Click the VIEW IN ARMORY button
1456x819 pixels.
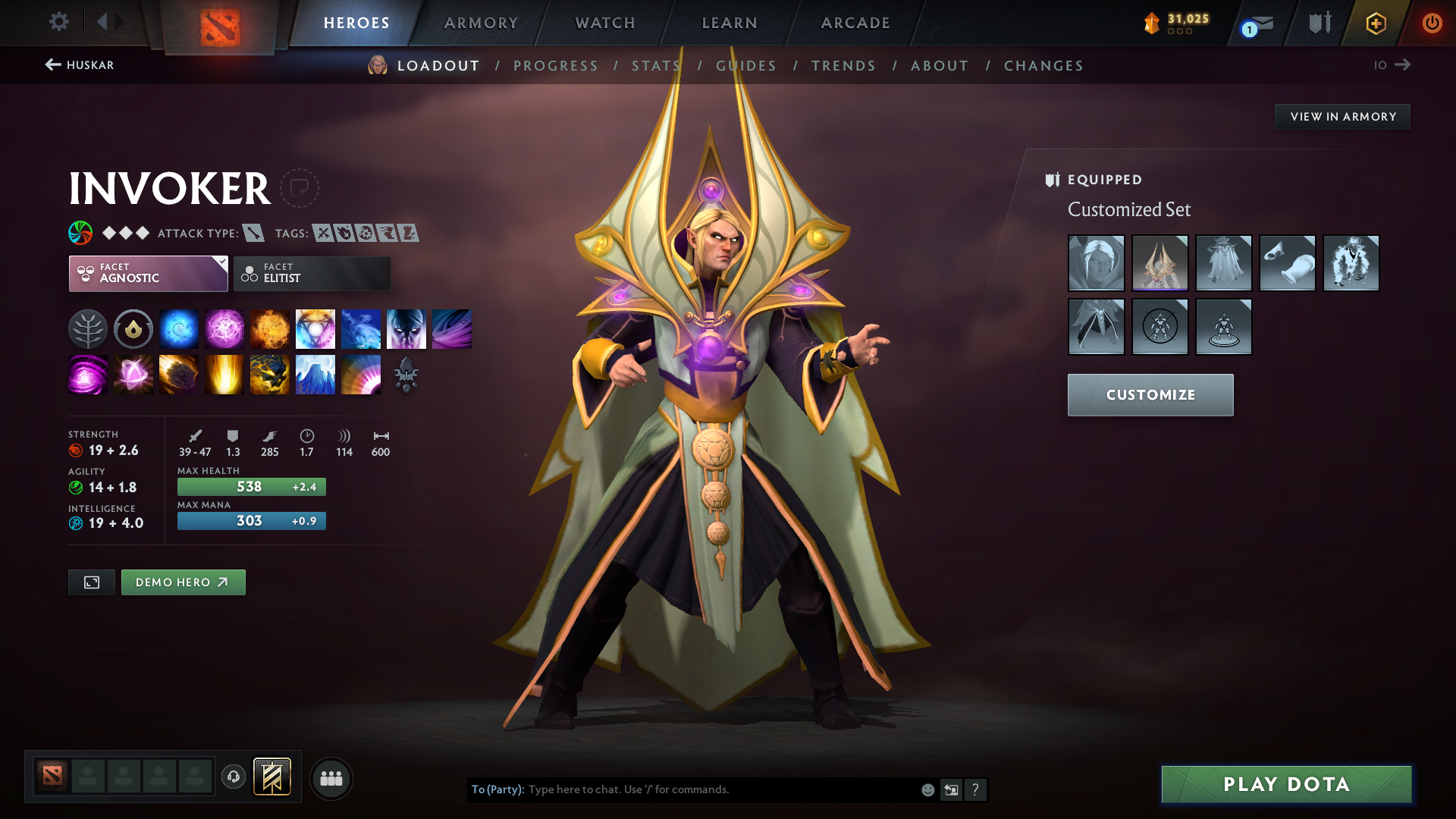(x=1341, y=116)
